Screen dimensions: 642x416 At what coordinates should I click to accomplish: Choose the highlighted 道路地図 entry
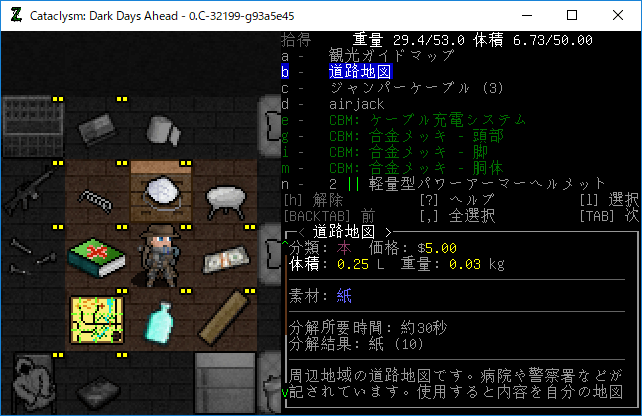[x=359, y=72]
